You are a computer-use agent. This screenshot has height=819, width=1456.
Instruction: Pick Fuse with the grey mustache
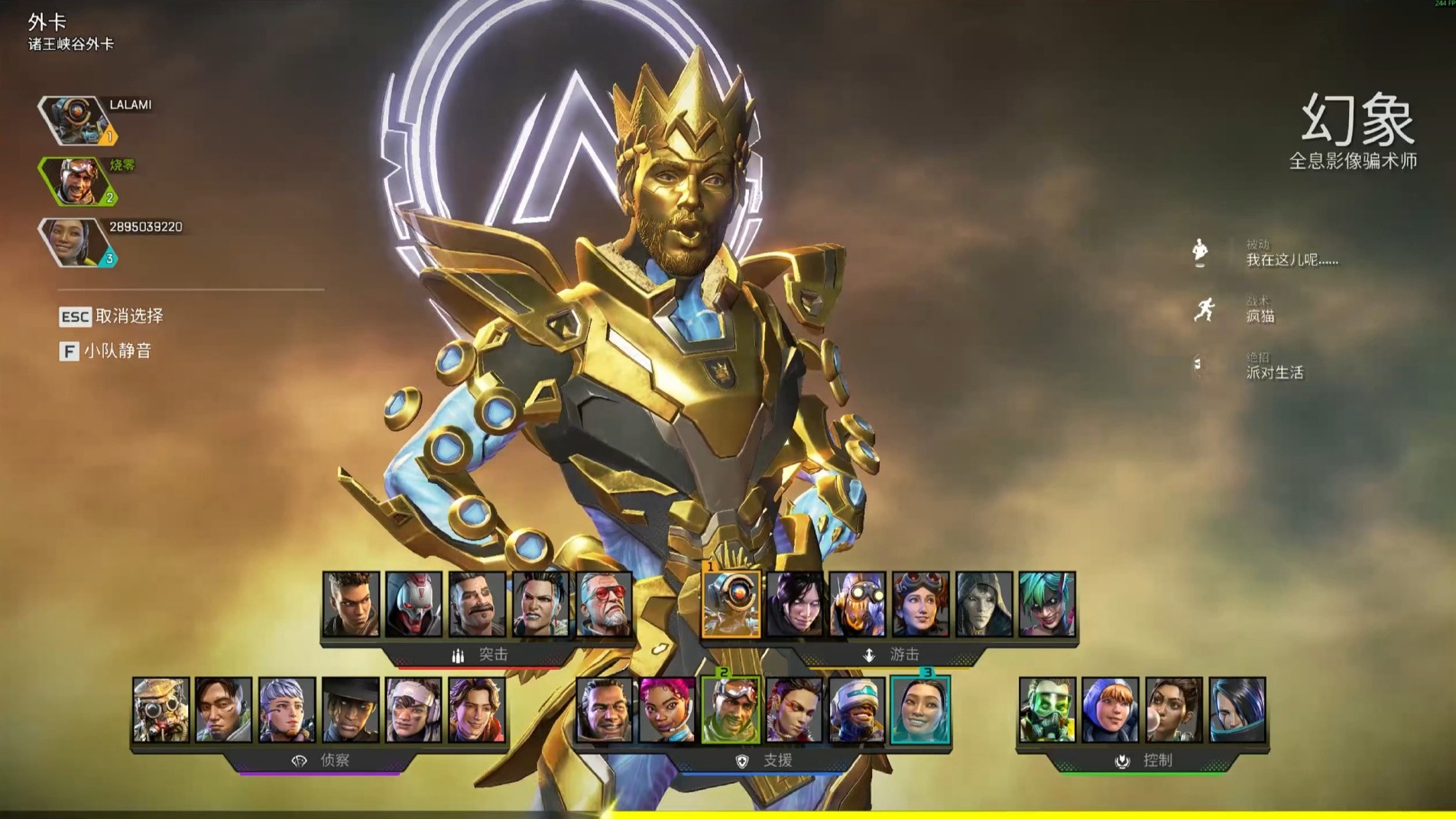(477, 604)
